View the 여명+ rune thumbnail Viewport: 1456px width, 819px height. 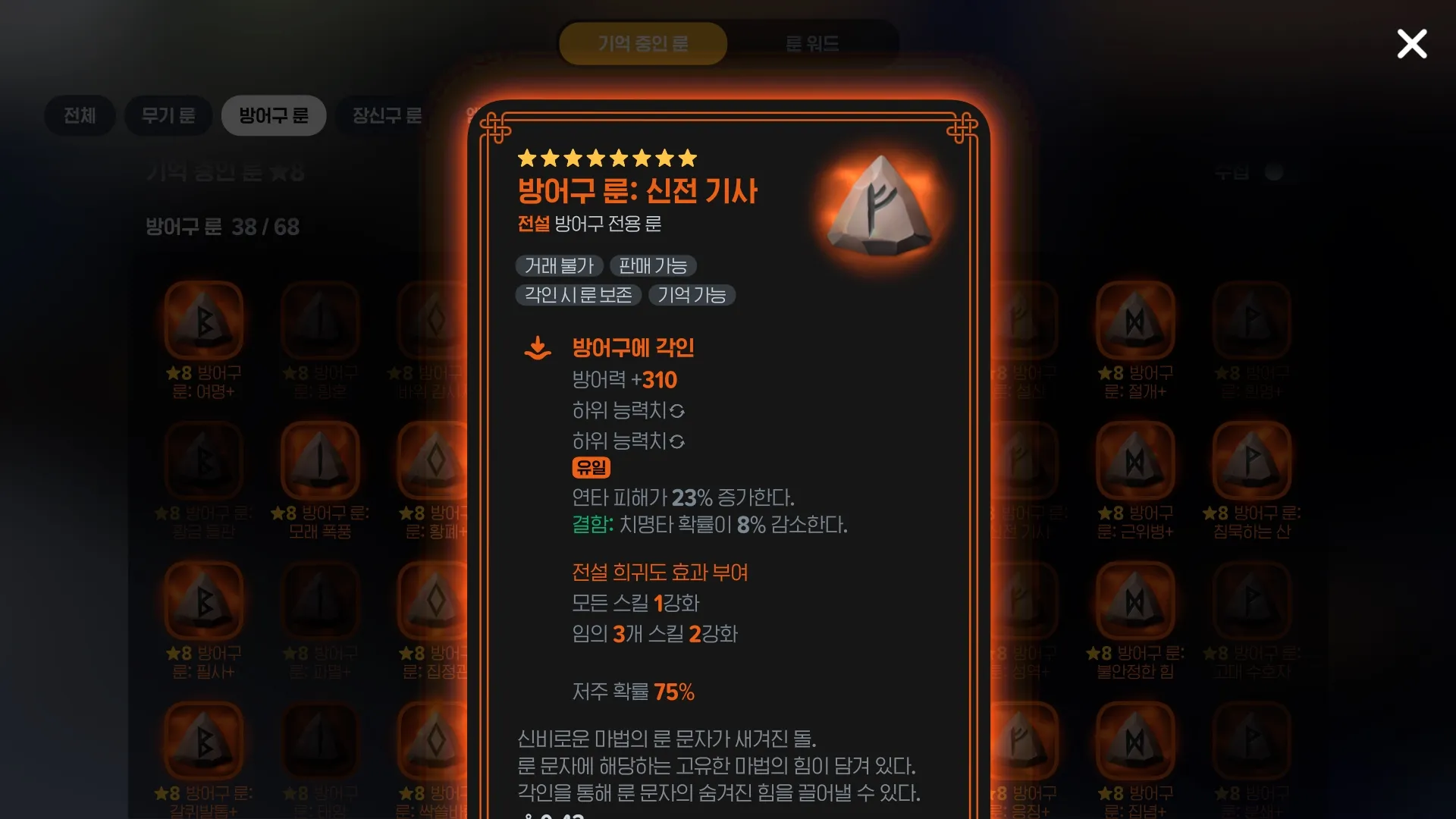(x=203, y=320)
